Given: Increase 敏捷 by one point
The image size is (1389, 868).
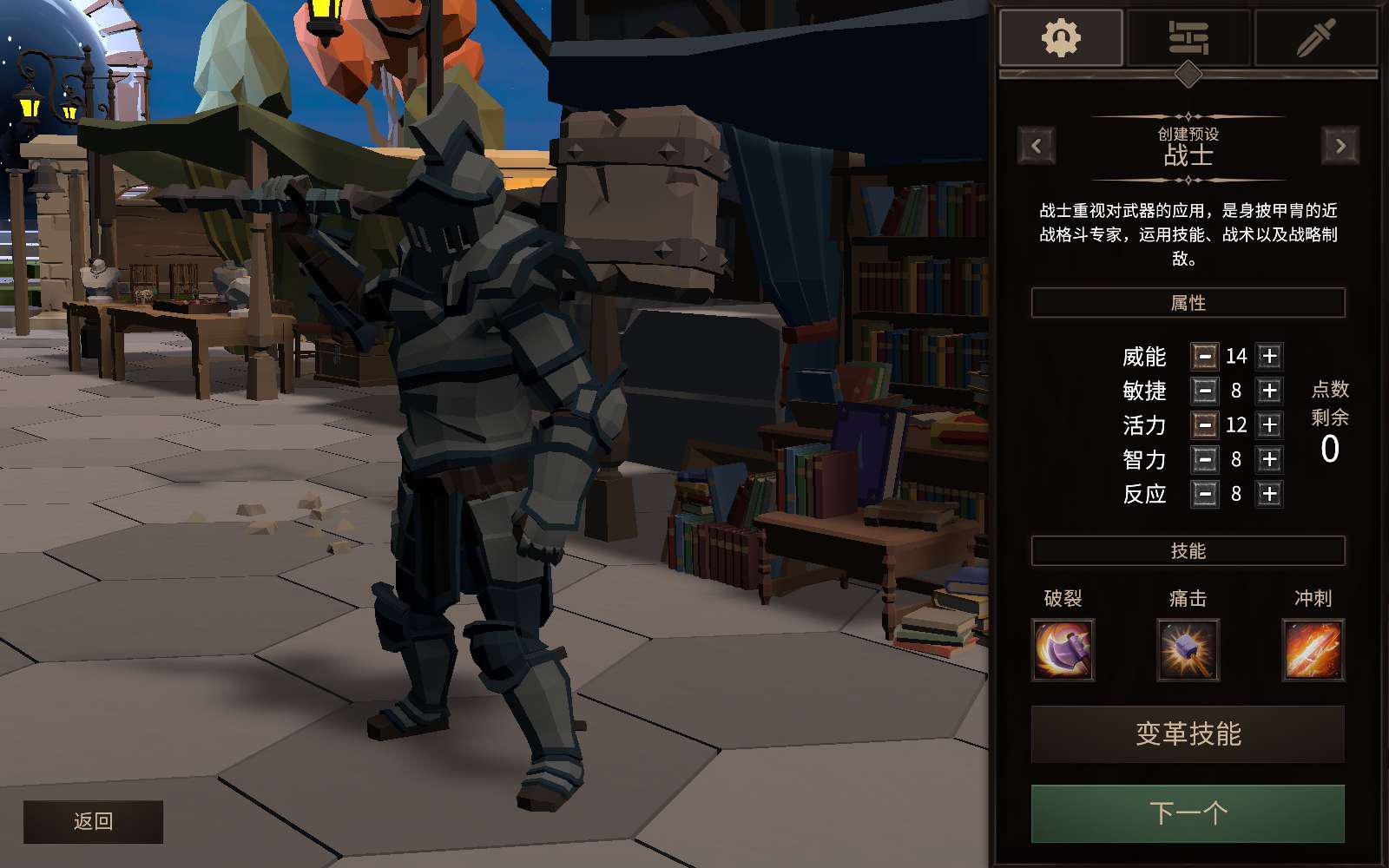Looking at the screenshot, I should point(1269,391).
